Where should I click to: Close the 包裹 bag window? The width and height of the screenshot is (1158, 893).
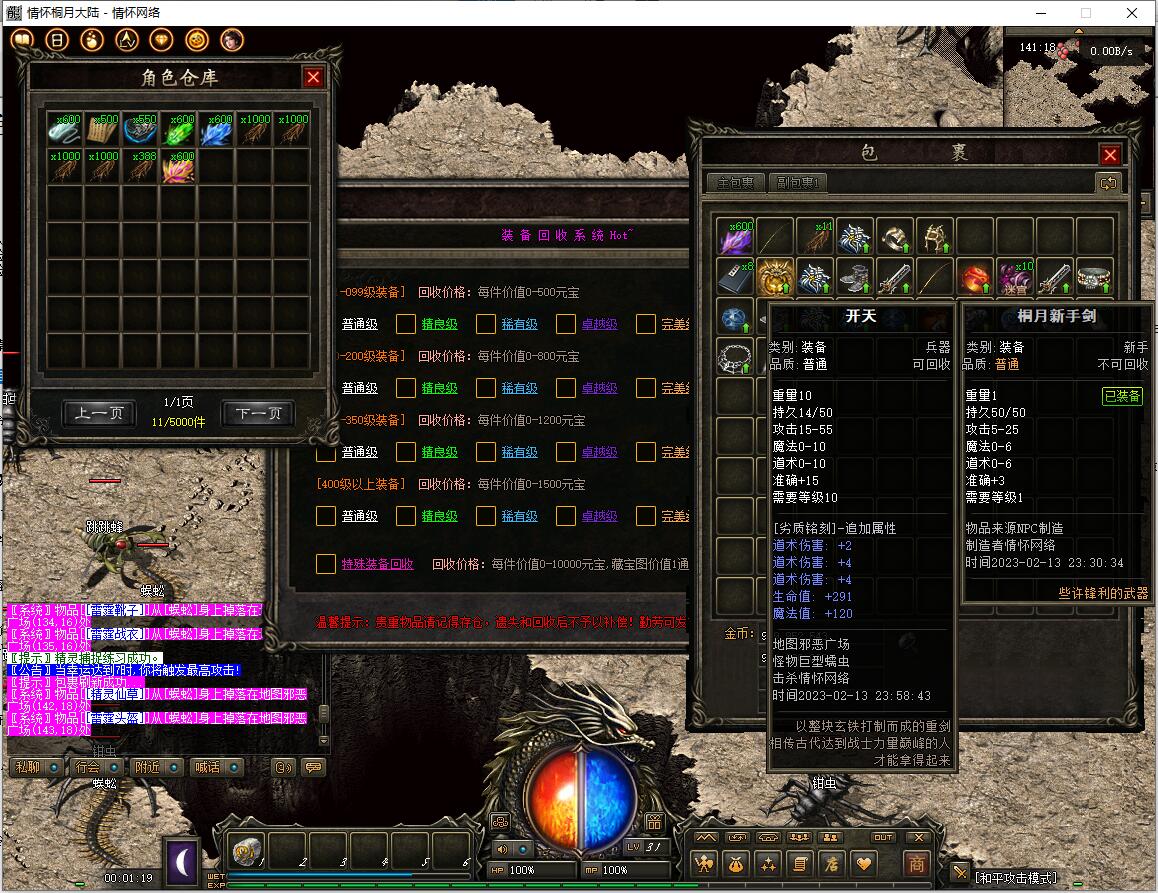pos(1110,155)
